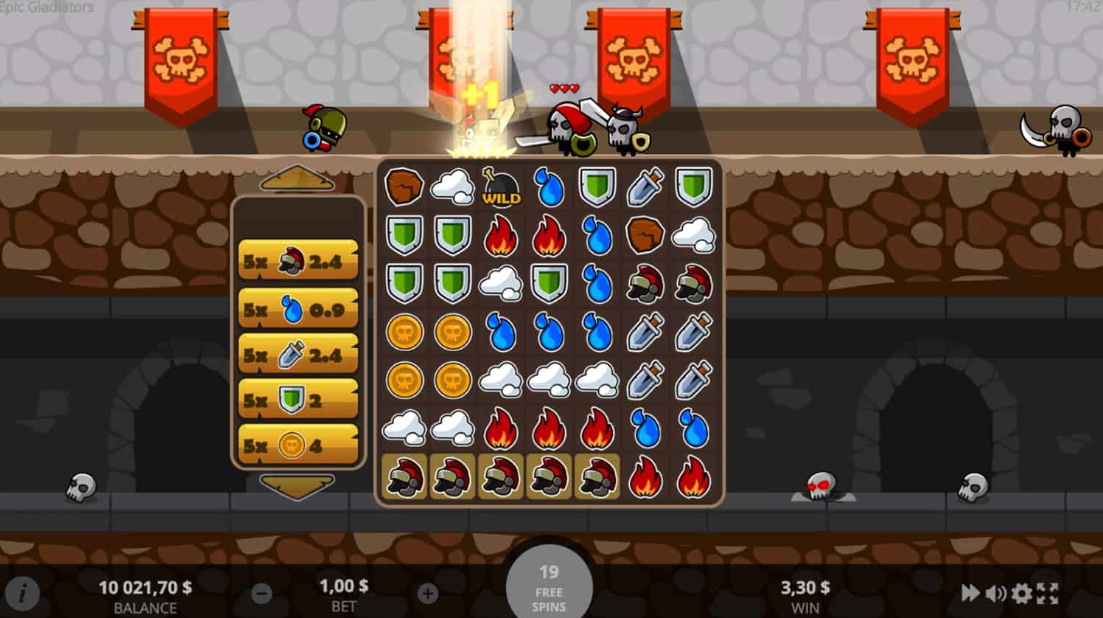Click the round free spins button

[x=549, y=586]
